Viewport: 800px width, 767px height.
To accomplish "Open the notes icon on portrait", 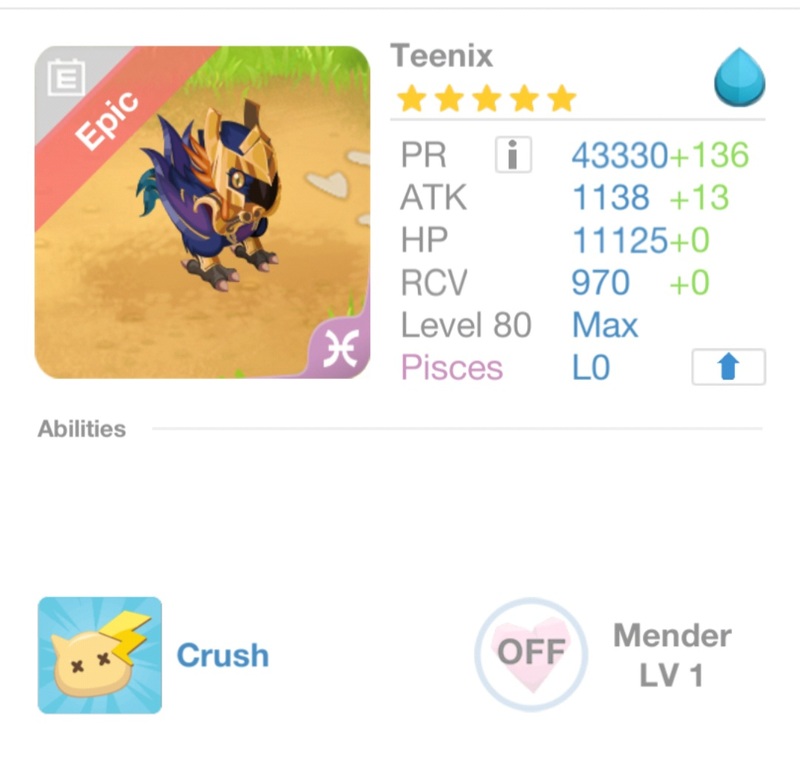I will [67, 78].
